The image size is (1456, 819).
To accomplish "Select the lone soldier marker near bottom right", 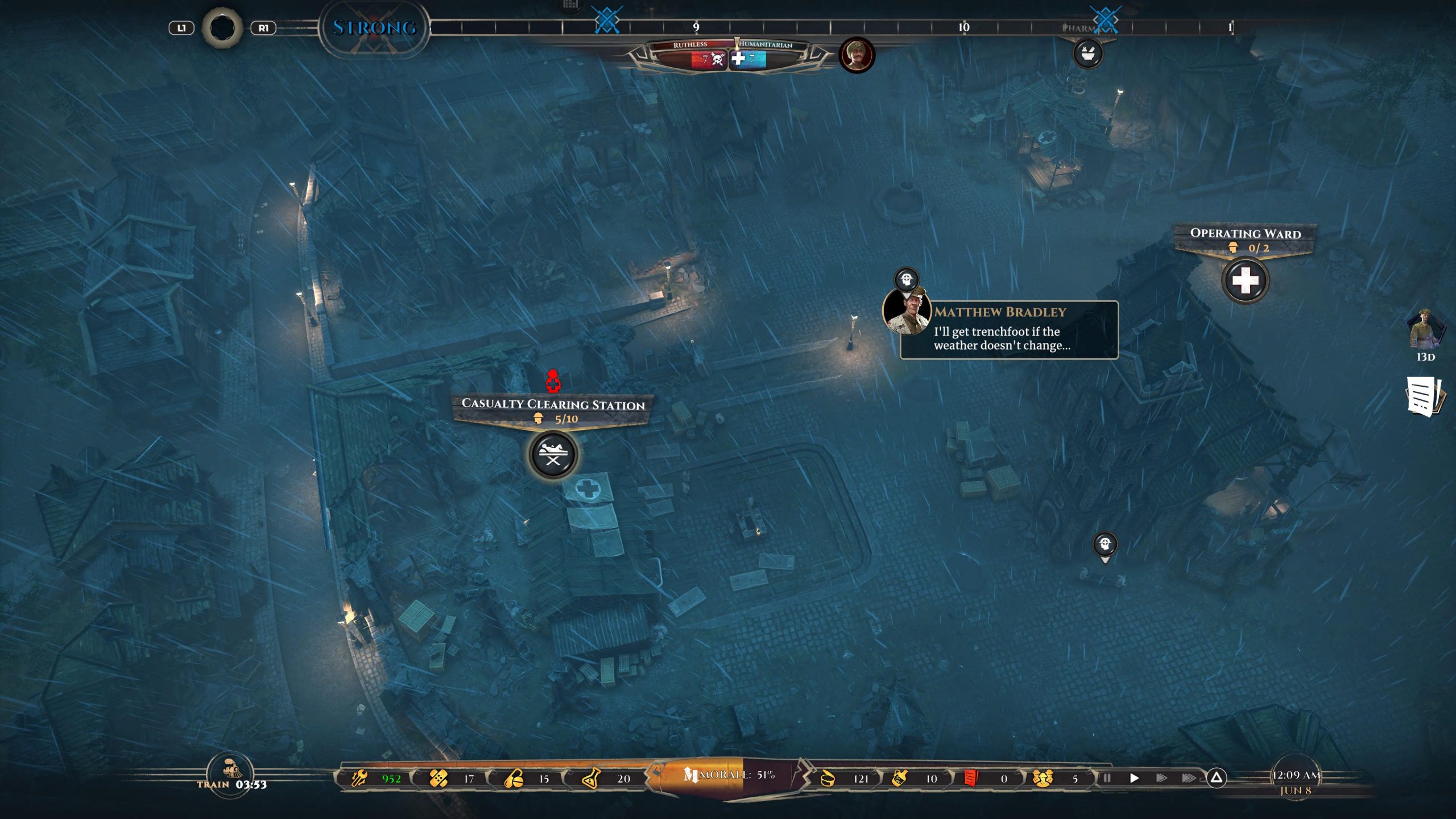I will 1105,545.
